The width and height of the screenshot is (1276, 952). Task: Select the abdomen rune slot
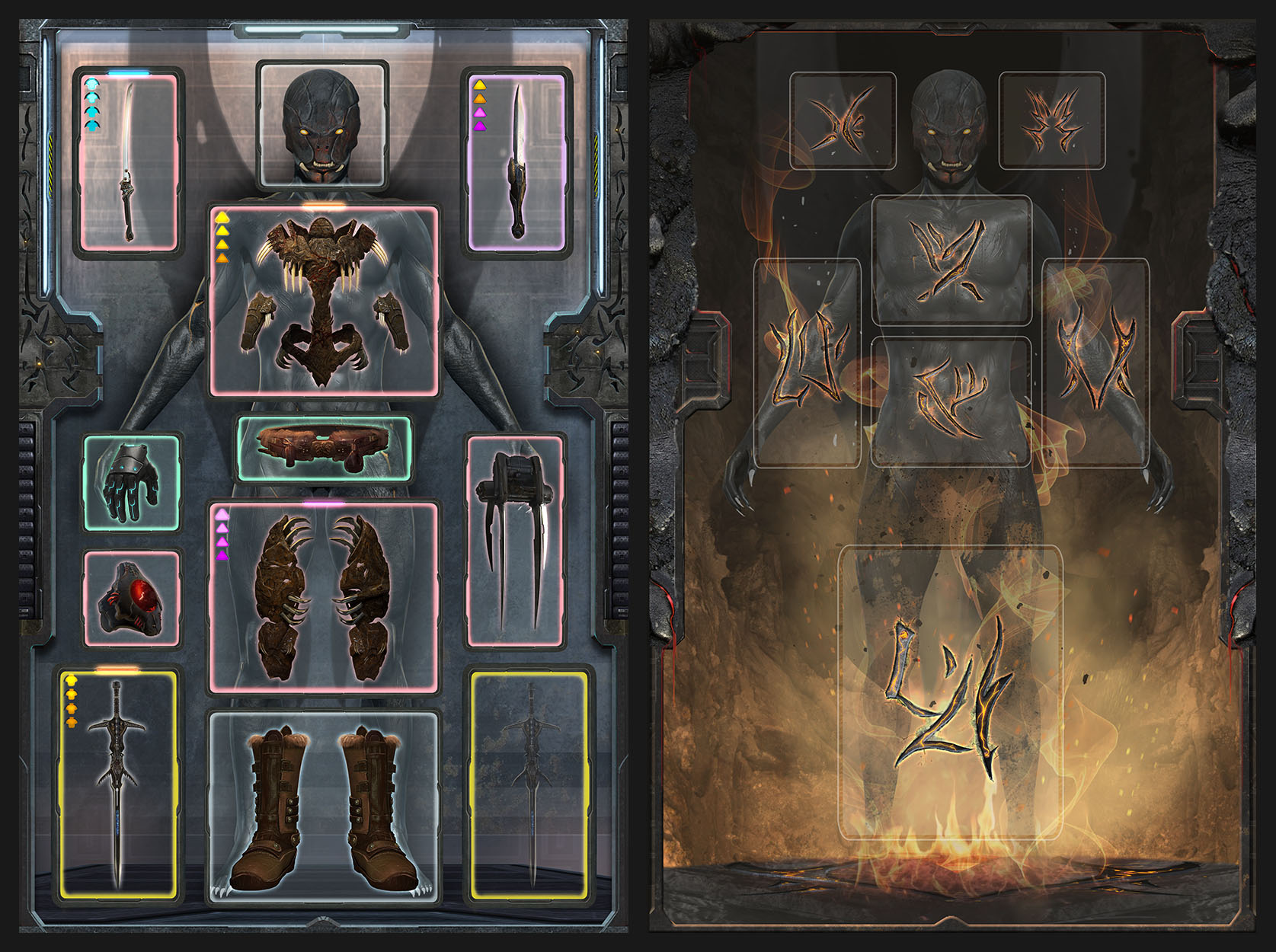951,401
